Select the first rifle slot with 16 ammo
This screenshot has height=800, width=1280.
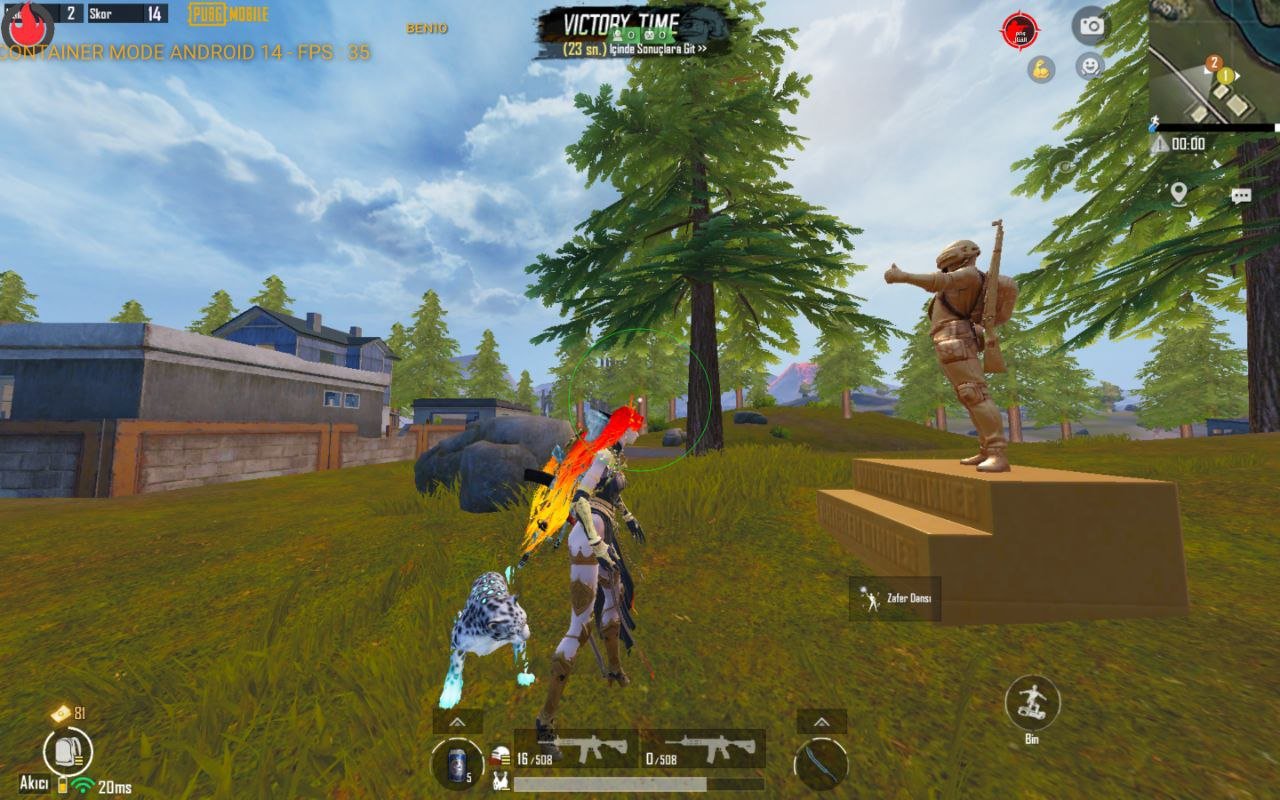point(576,748)
